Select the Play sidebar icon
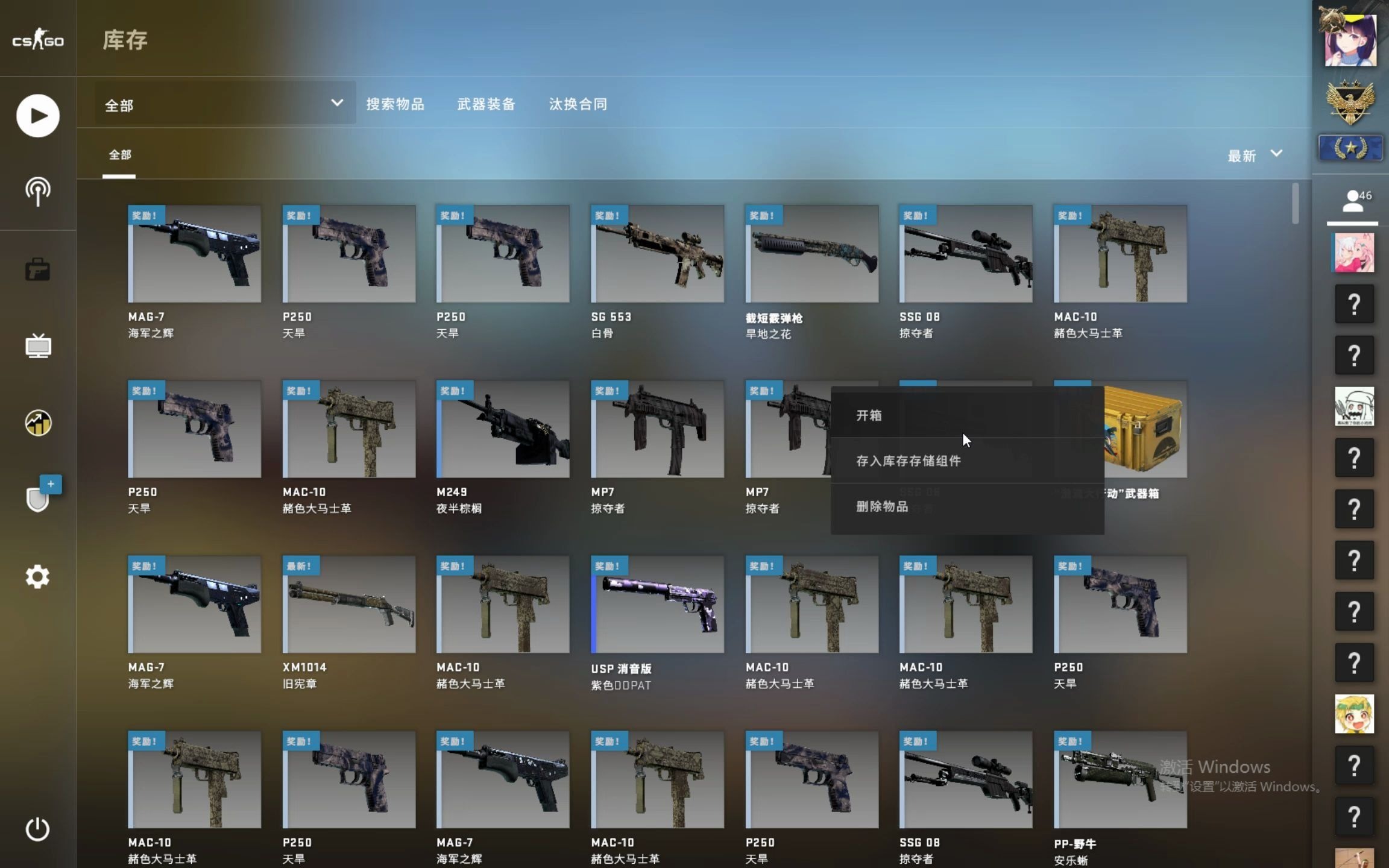Screen dimensions: 1389x868 pyautogui.click(x=37, y=115)
